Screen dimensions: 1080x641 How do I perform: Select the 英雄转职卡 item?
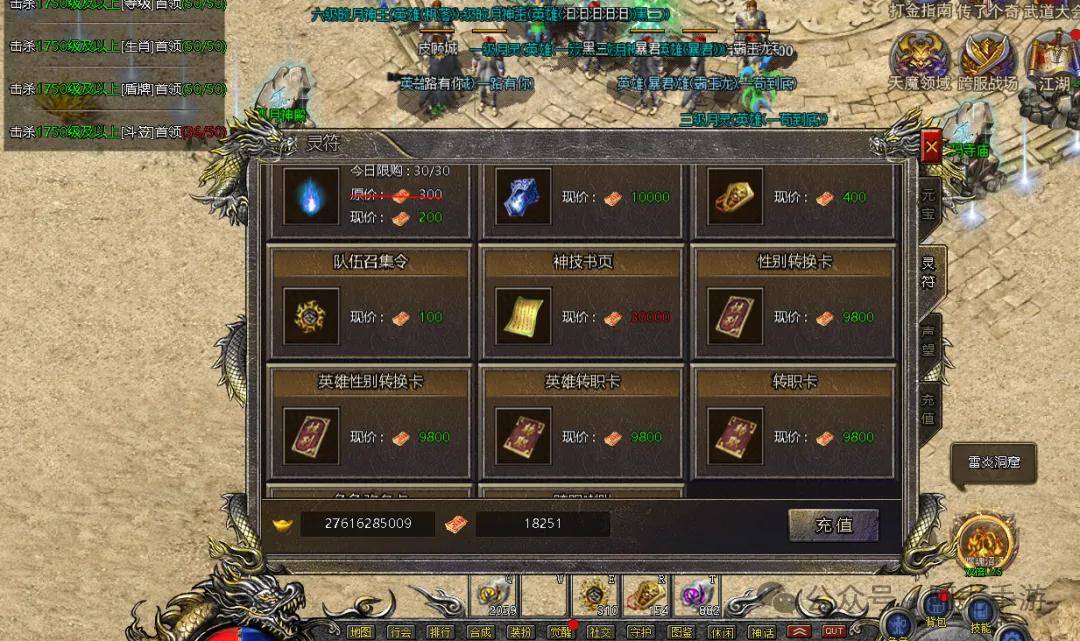pyautogui.click(x=523, y=436)
